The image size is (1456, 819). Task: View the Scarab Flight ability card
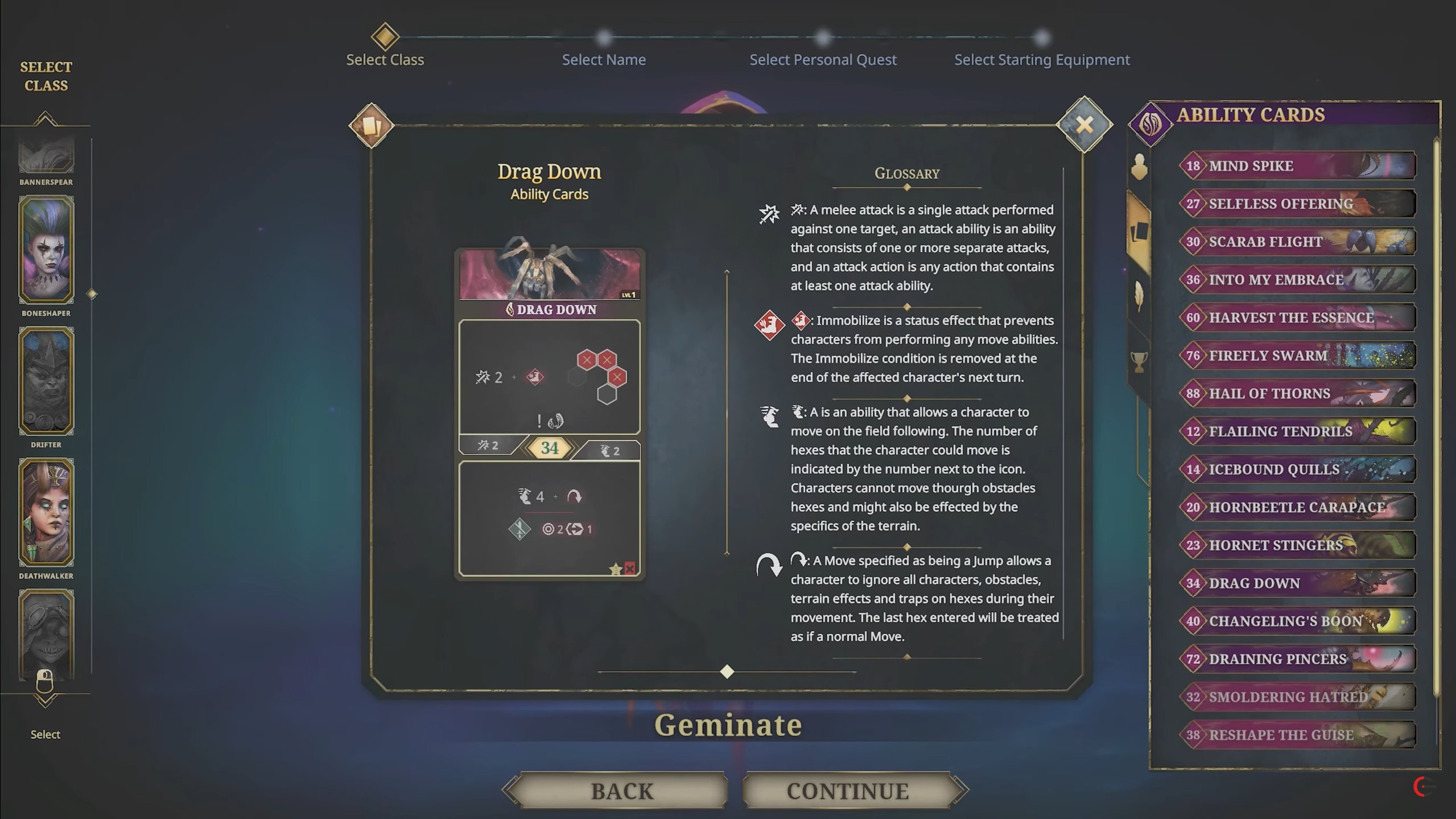click(1297, 241)
